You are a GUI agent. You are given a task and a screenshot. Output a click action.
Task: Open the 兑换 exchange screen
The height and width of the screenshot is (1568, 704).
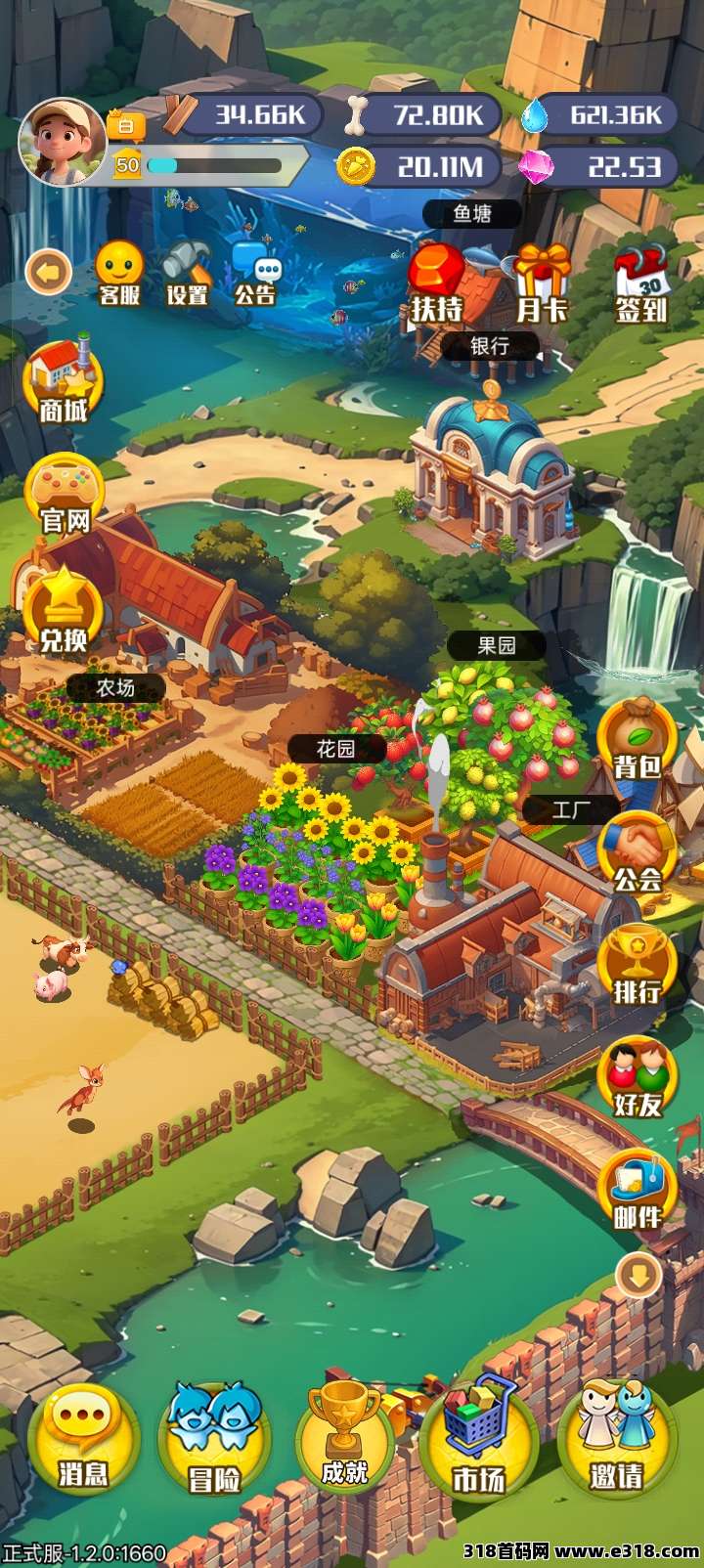click(64, 611)
